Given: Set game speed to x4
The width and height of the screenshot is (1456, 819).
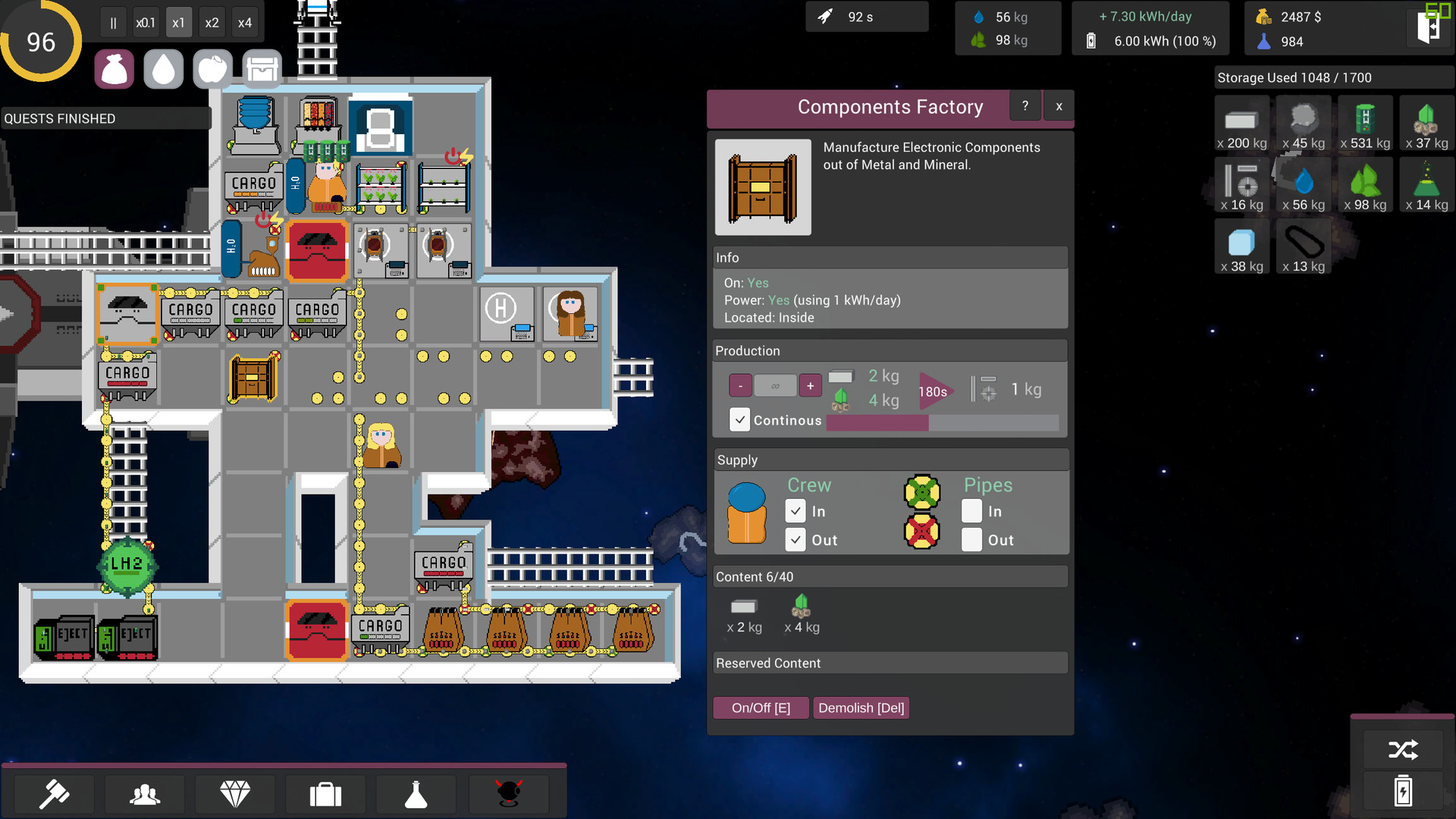Looking at the screenshot, I should pos(245,22).
